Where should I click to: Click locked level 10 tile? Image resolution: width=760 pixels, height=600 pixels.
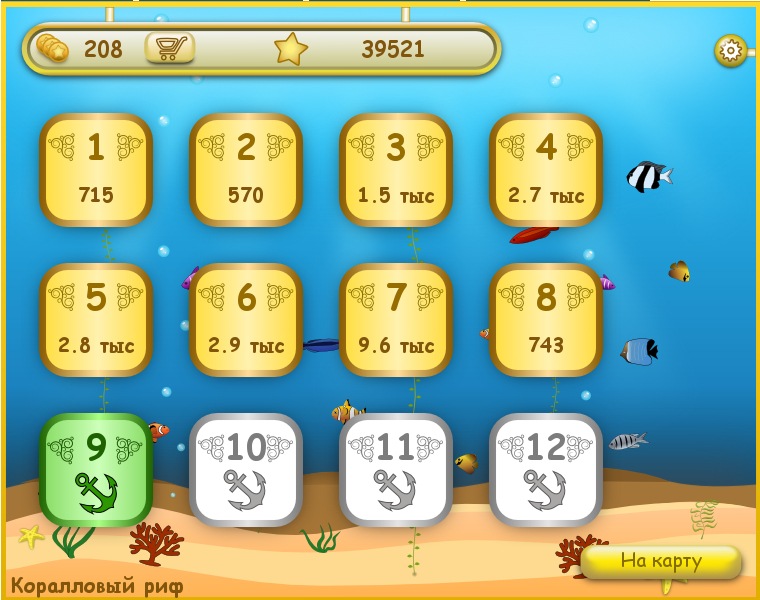click(x=246, y=470)
